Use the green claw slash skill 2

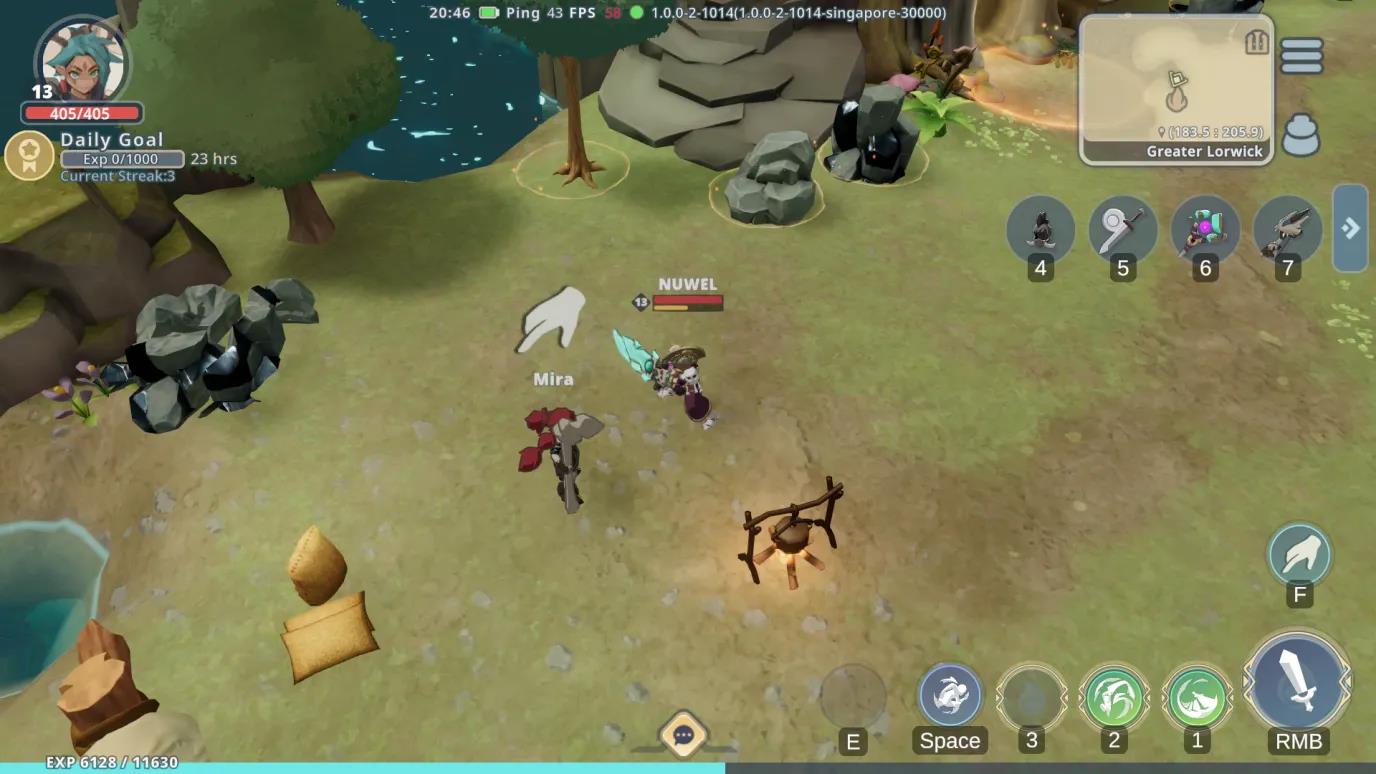1113,696
